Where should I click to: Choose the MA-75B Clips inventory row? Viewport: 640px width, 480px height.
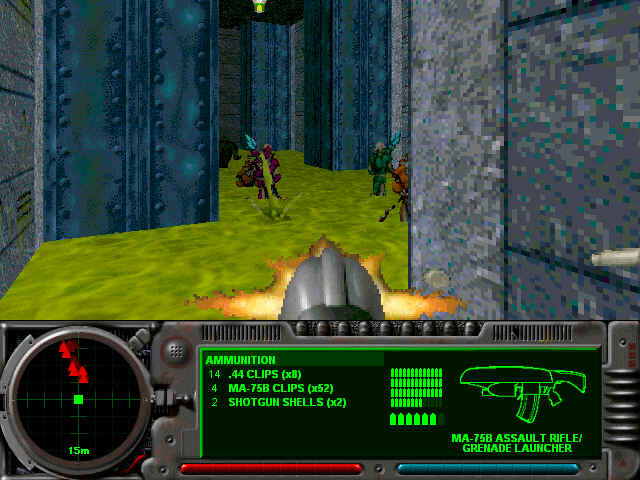276,388
